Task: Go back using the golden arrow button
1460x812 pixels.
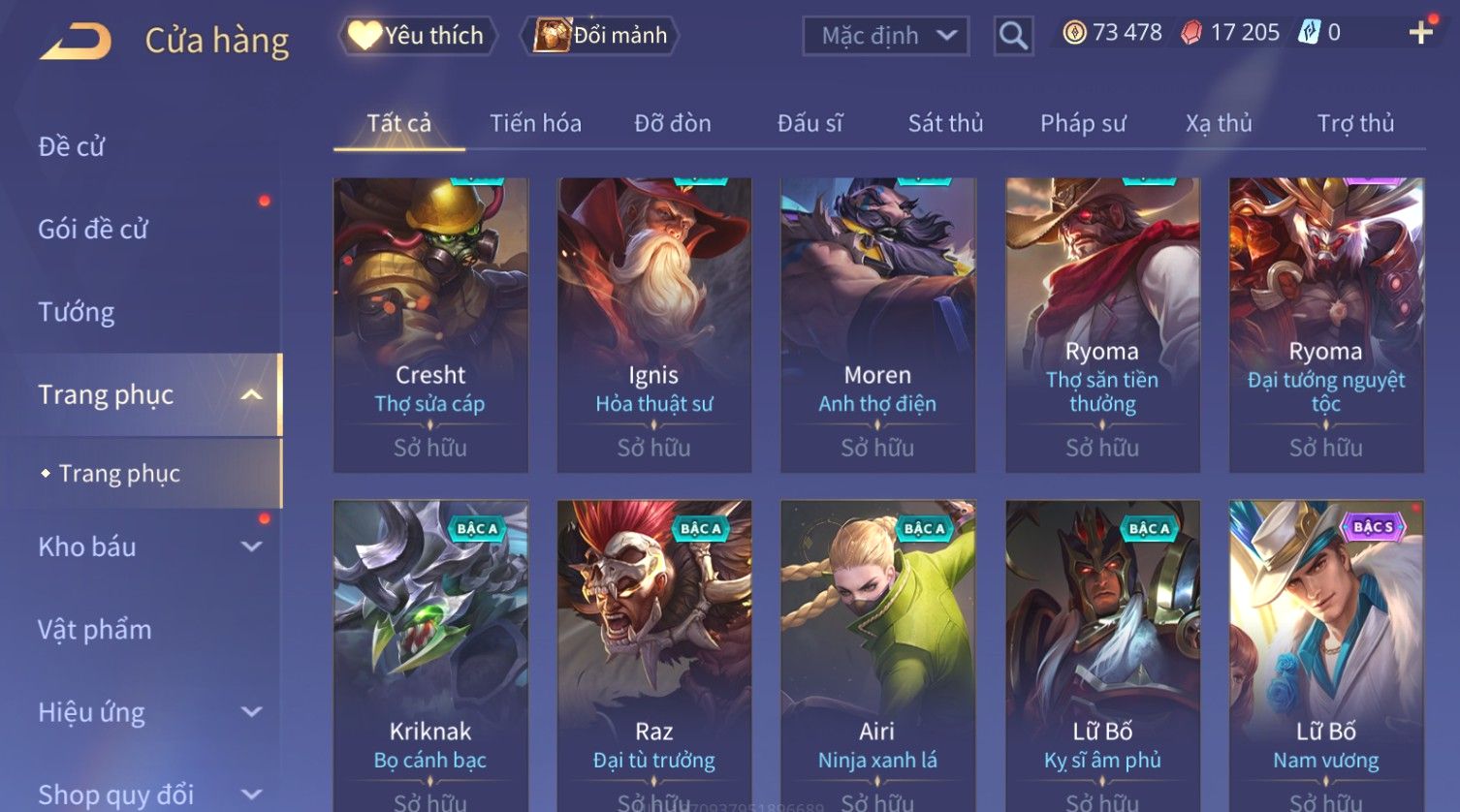Action: coord(76,40)
